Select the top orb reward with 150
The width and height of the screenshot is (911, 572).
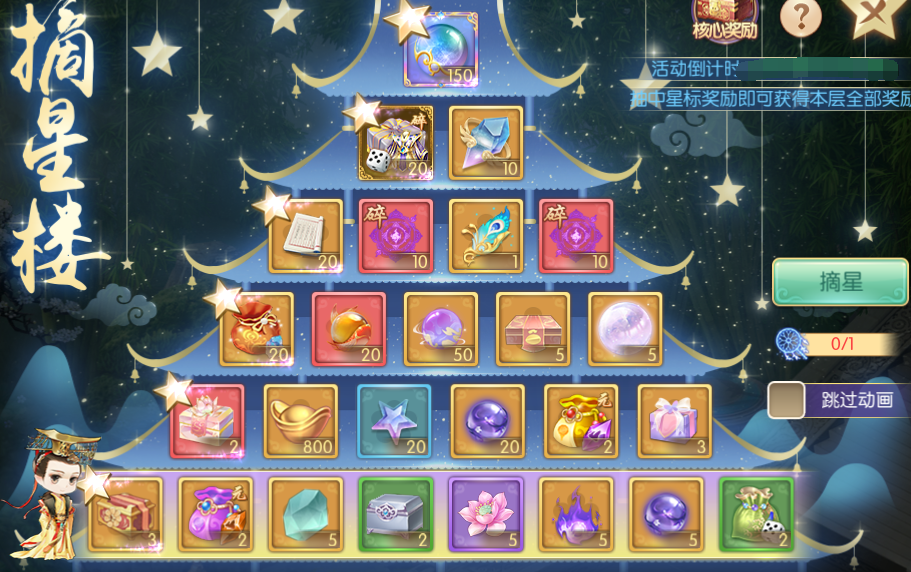(440, 49)
